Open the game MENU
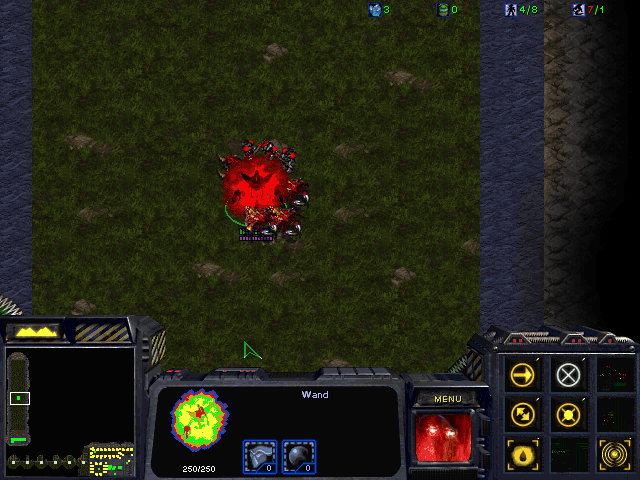640x480 pixels. tap(447, 399)
